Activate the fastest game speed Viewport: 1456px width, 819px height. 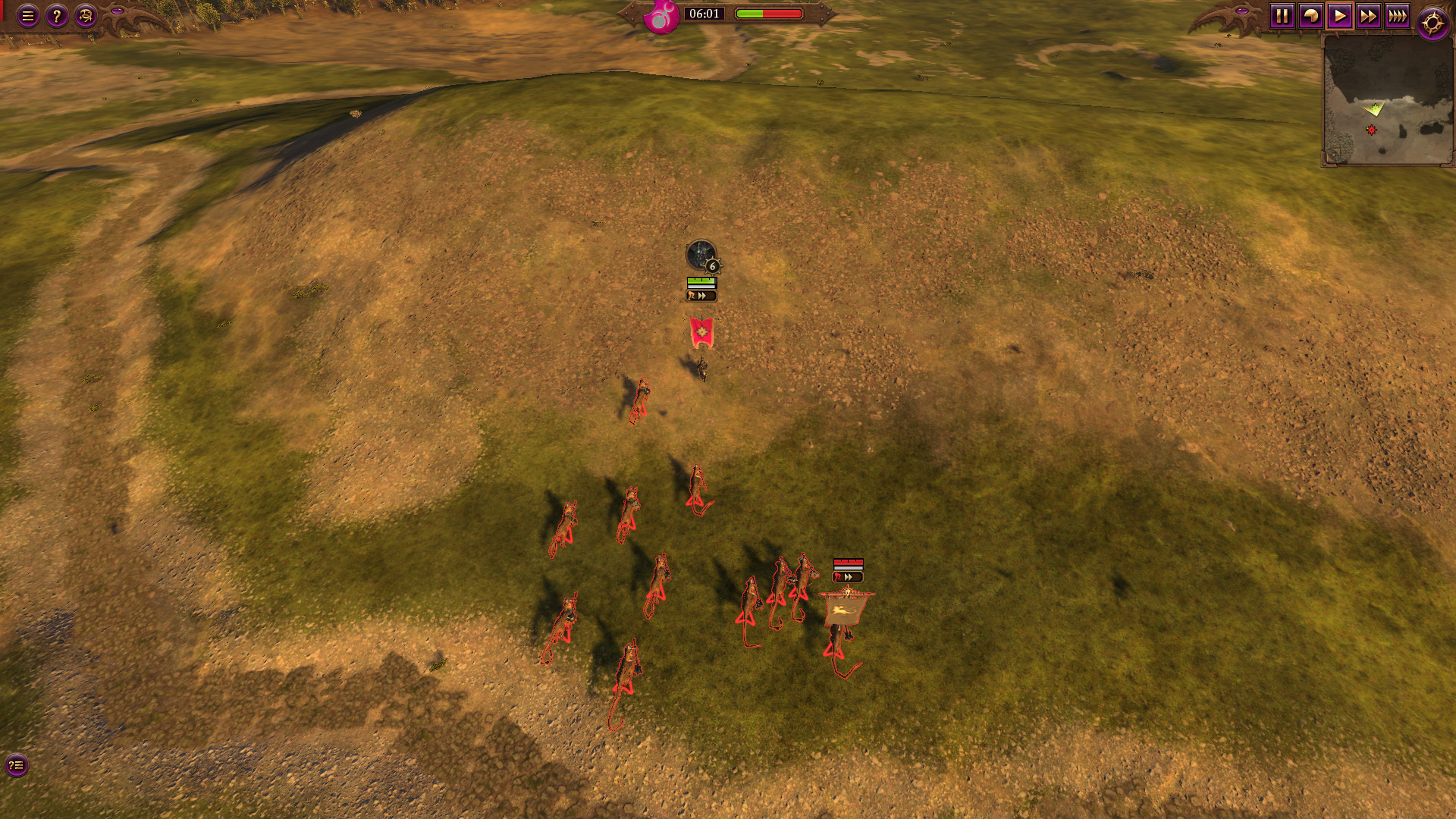coord(1398,14)
